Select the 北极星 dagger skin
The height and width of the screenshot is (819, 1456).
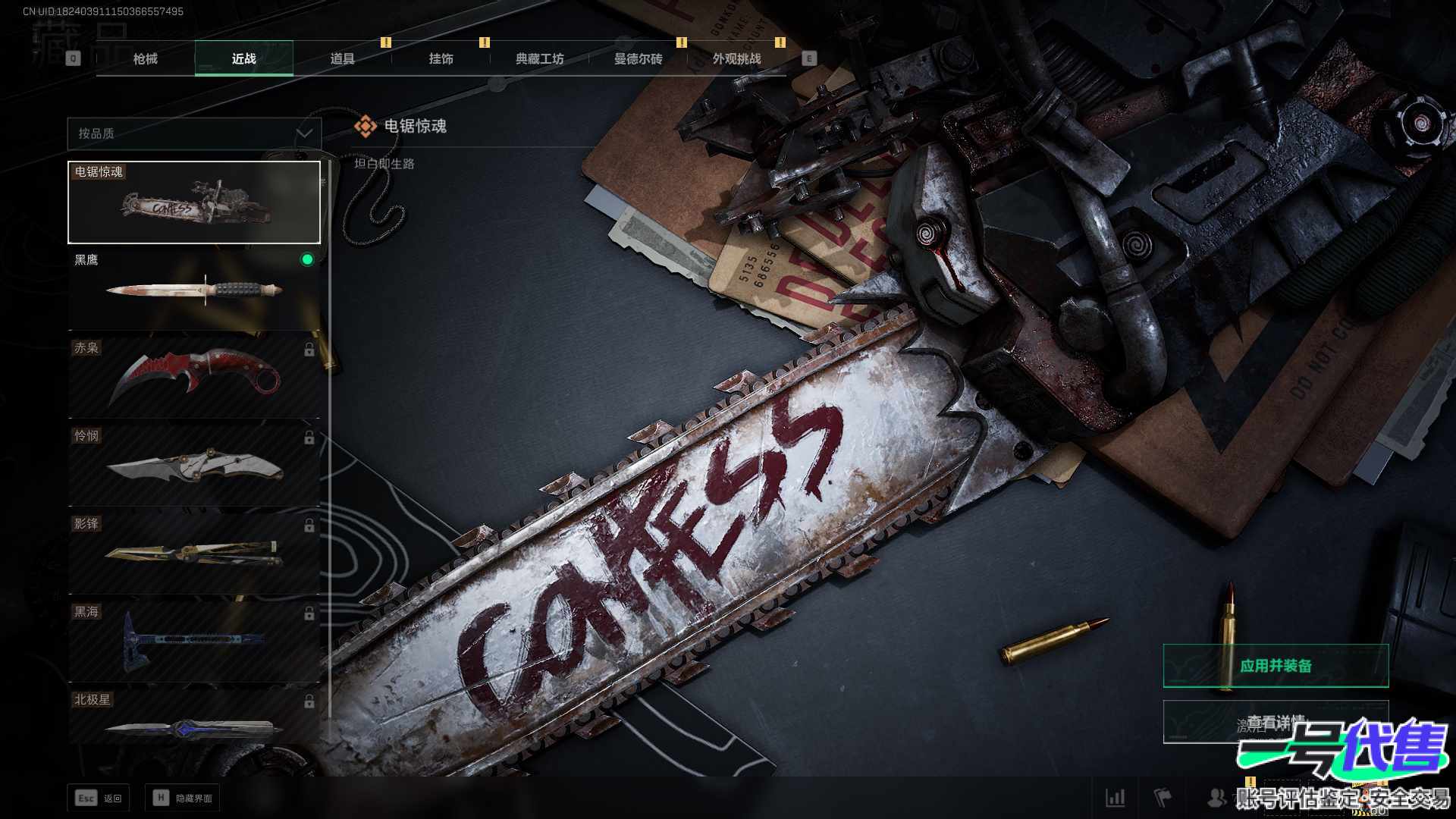point(194,720)
